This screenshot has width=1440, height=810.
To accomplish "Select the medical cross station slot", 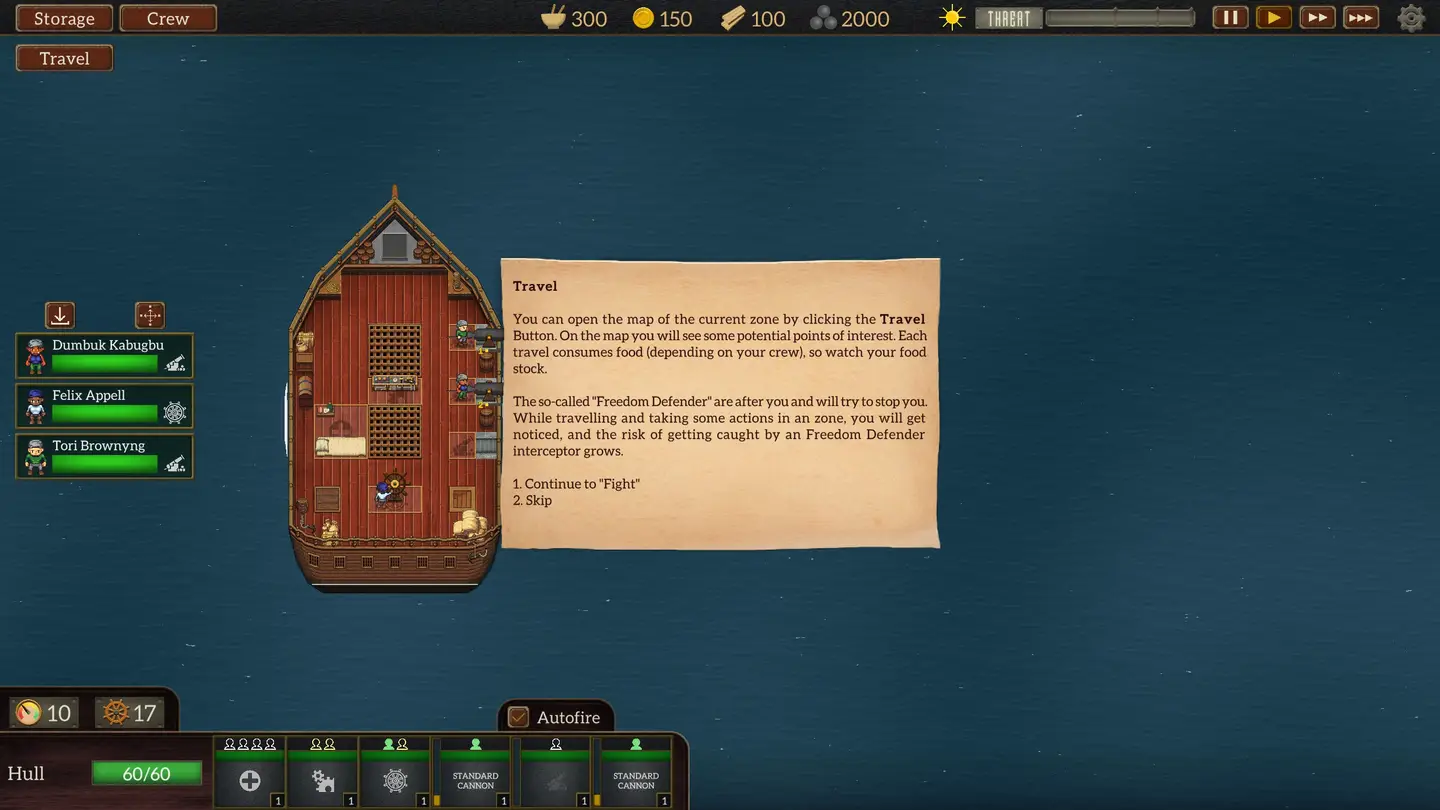I will (250, 780).
